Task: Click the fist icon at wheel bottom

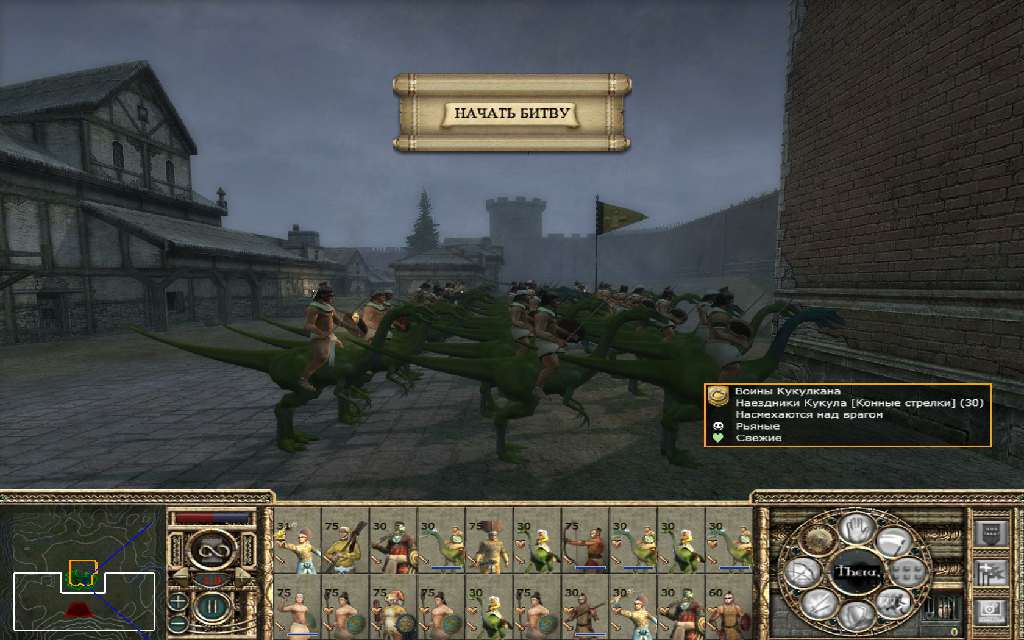Action: point(856,616)
